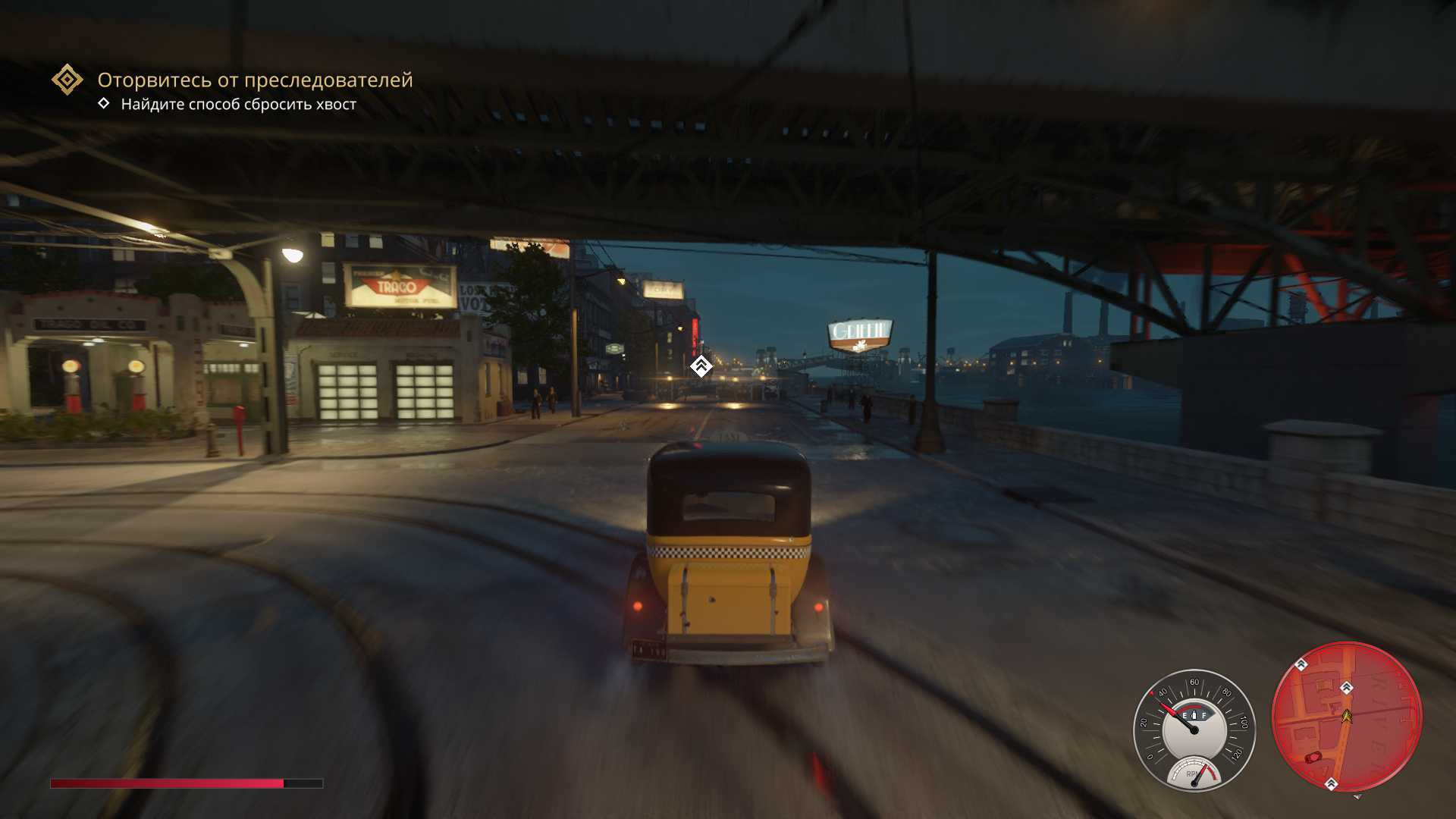Select the "Найдите способ сбросить хвост" sub-objective

238,105
